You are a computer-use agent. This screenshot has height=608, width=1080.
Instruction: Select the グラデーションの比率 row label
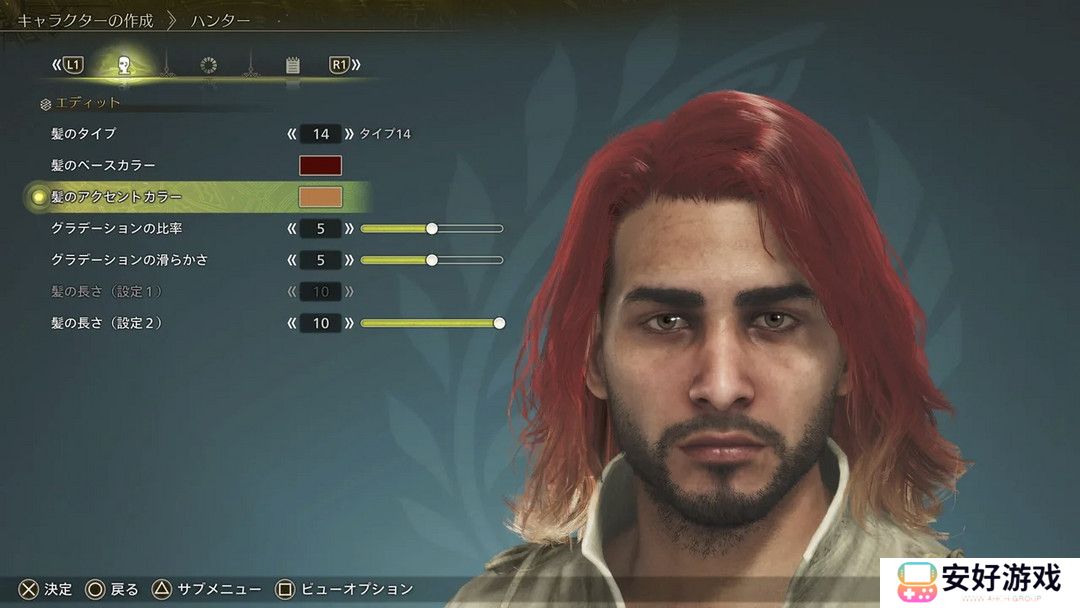[x=116, y=229]
